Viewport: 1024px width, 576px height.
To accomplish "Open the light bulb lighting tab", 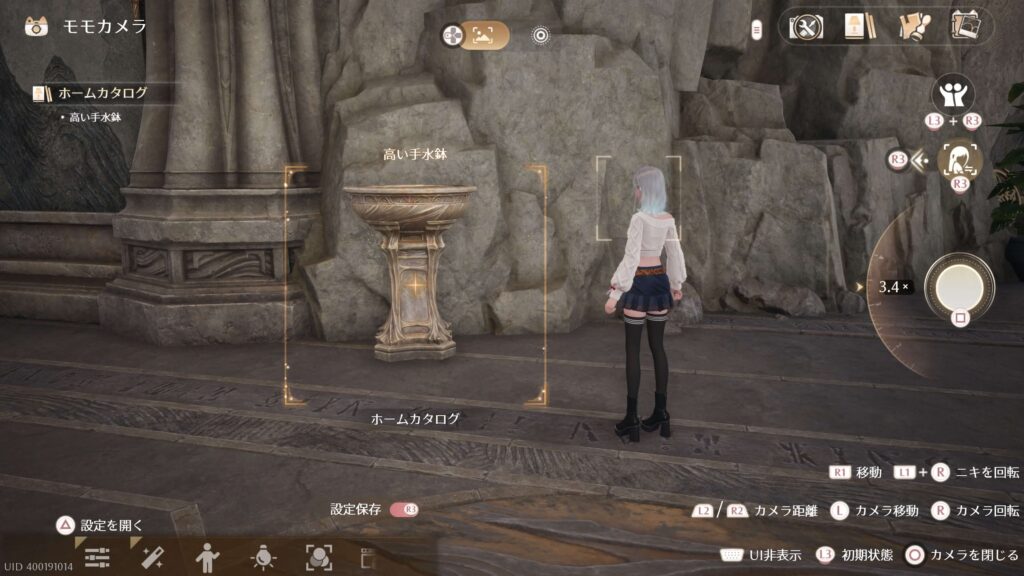I will click(x=263, y=557).
